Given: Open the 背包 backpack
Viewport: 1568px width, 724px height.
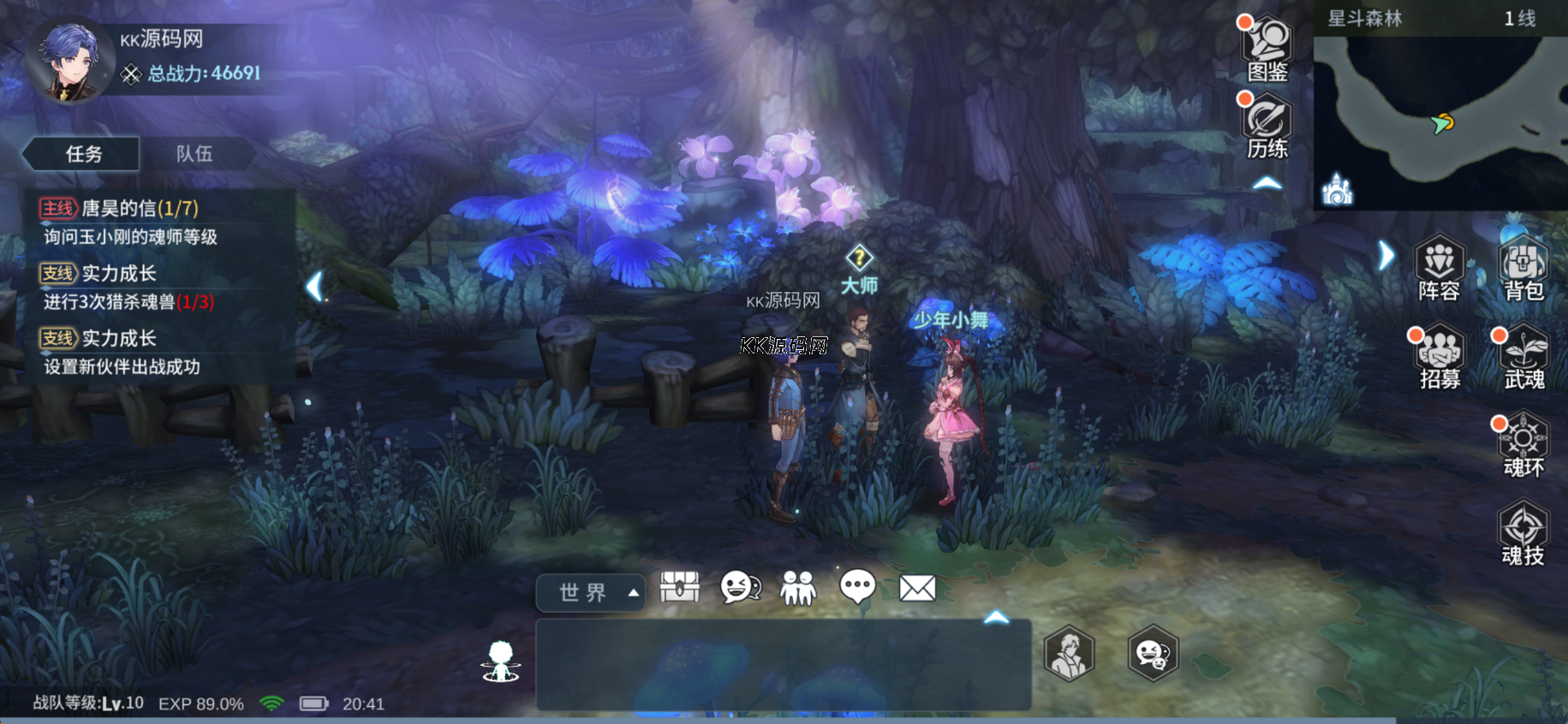Looking at the screenshot, I should pyautogui.click(x=1523, y=268).
